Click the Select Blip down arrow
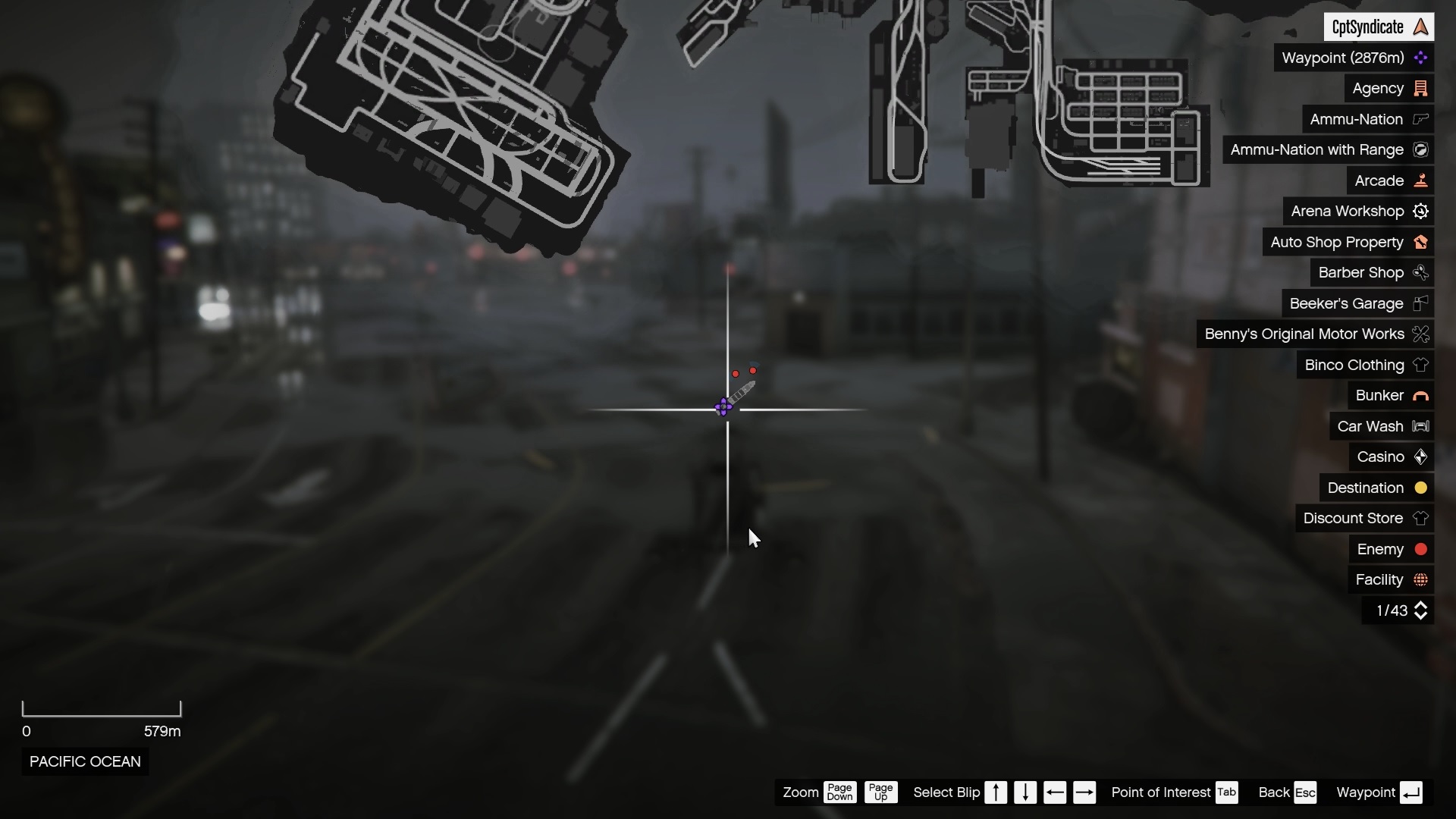Screen dimensions: 1456x819 coord(1025,792)
